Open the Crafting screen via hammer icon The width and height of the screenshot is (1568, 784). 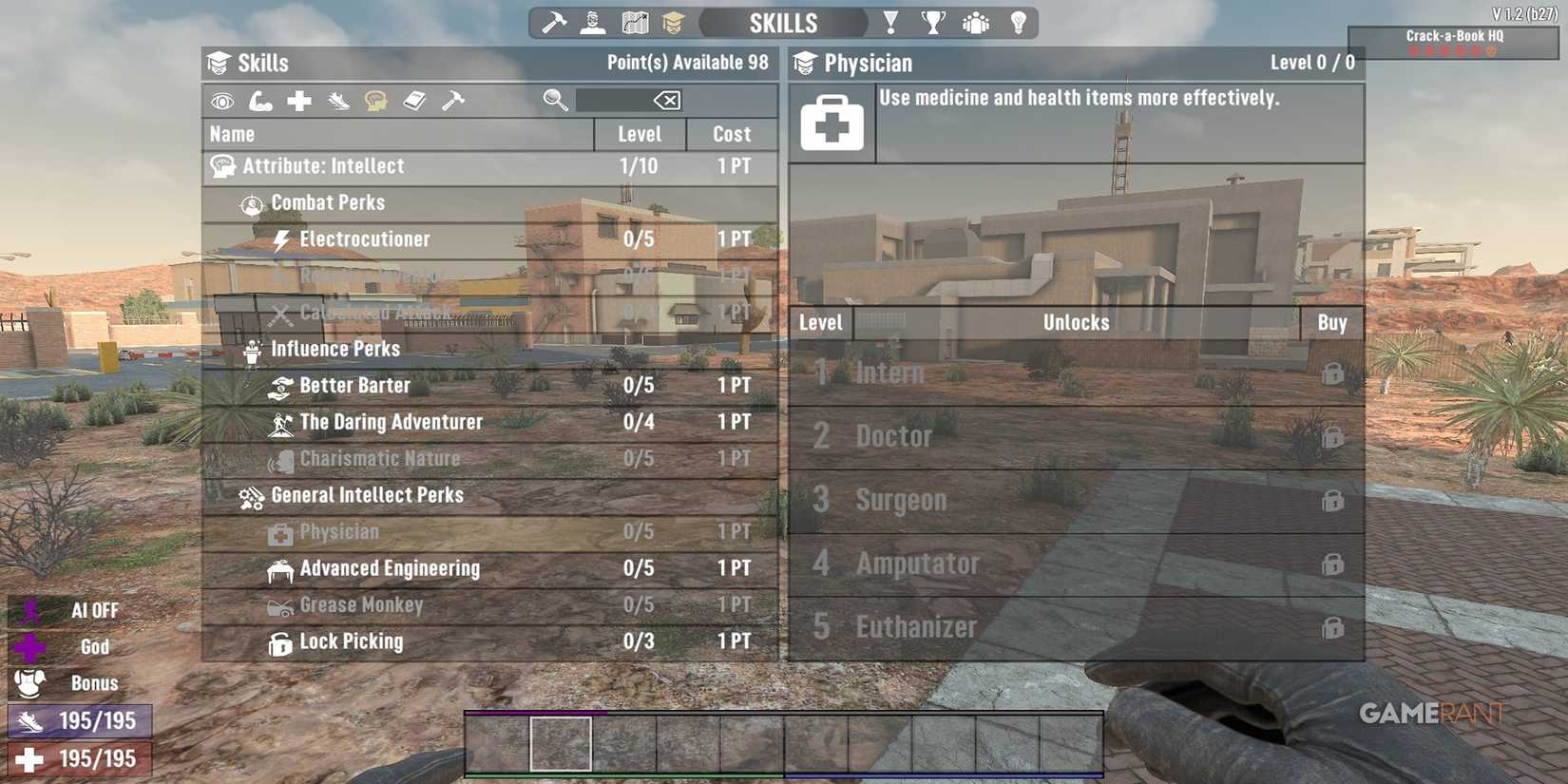tap(554, 21)
